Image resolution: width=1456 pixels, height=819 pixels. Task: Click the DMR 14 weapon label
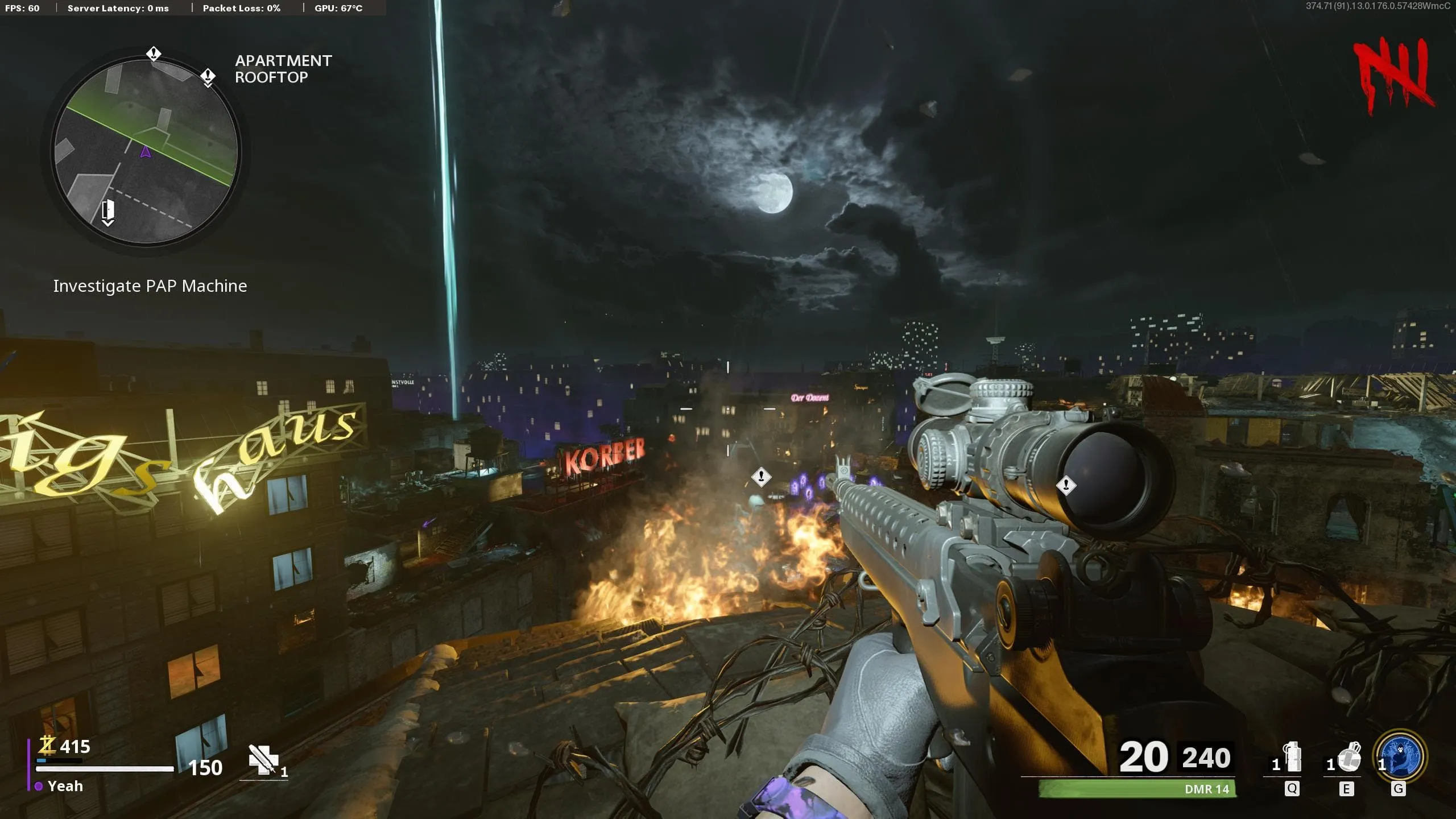[x=1206, y=789]
